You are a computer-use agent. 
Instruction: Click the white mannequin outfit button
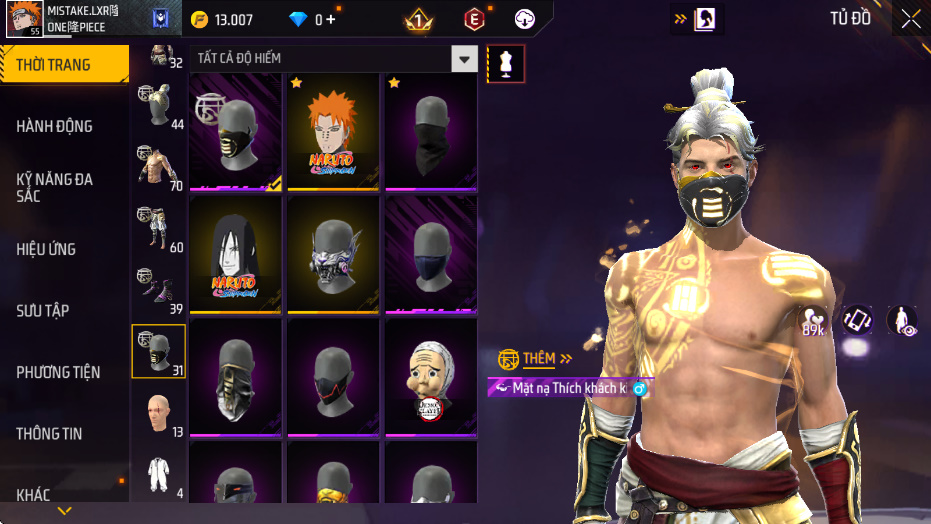(506, 64)
